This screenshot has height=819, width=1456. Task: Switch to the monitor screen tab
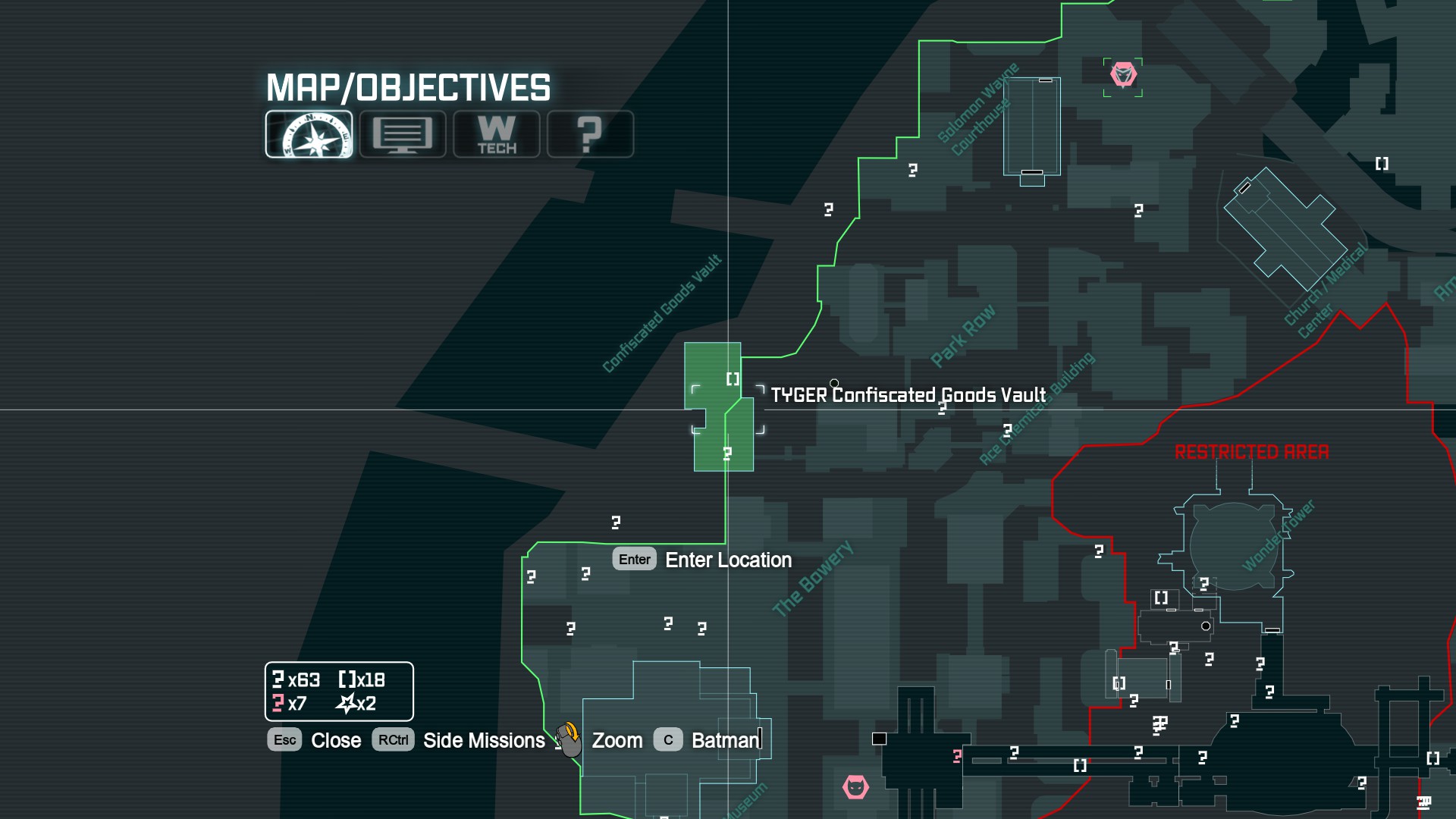coord(403,134)
